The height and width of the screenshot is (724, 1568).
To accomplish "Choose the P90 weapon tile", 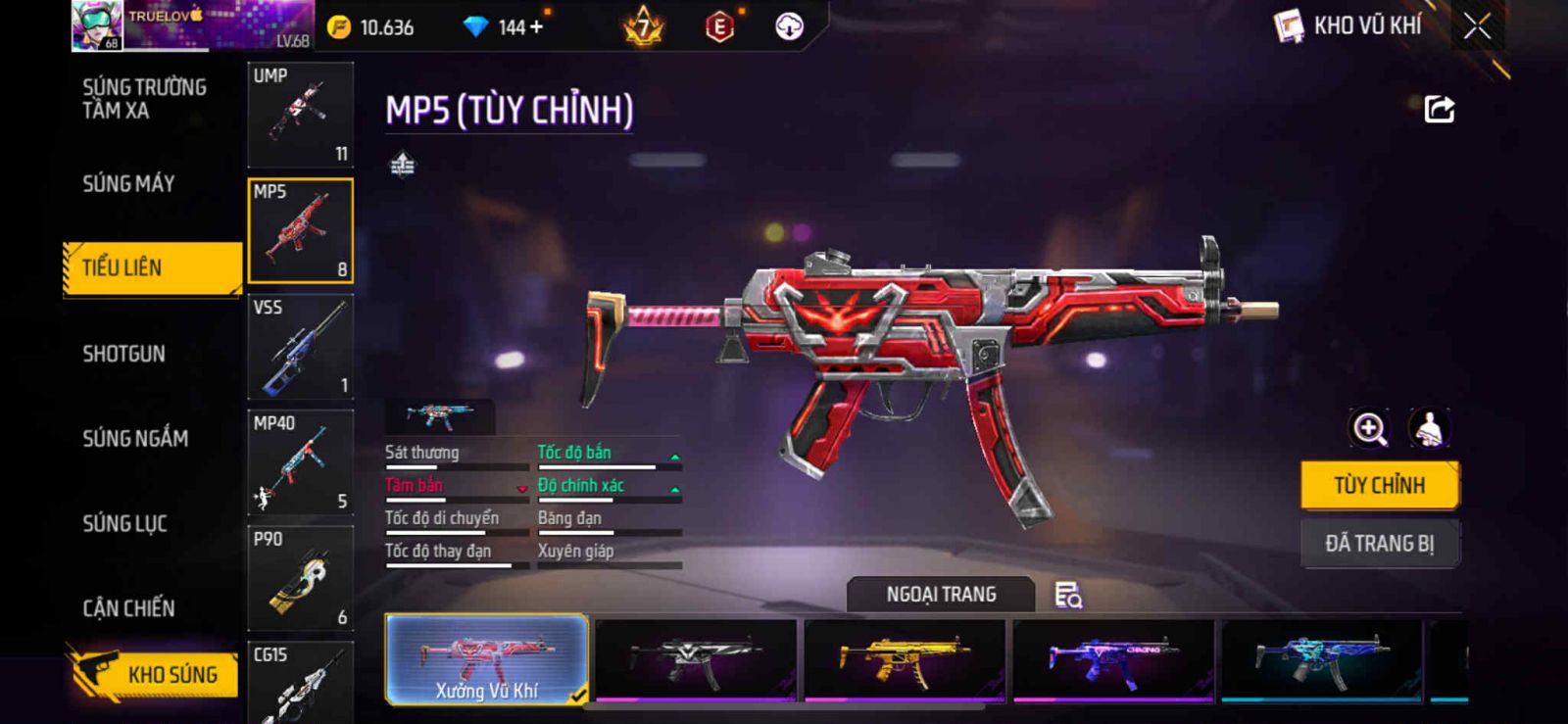I will (x=300, y=578).
